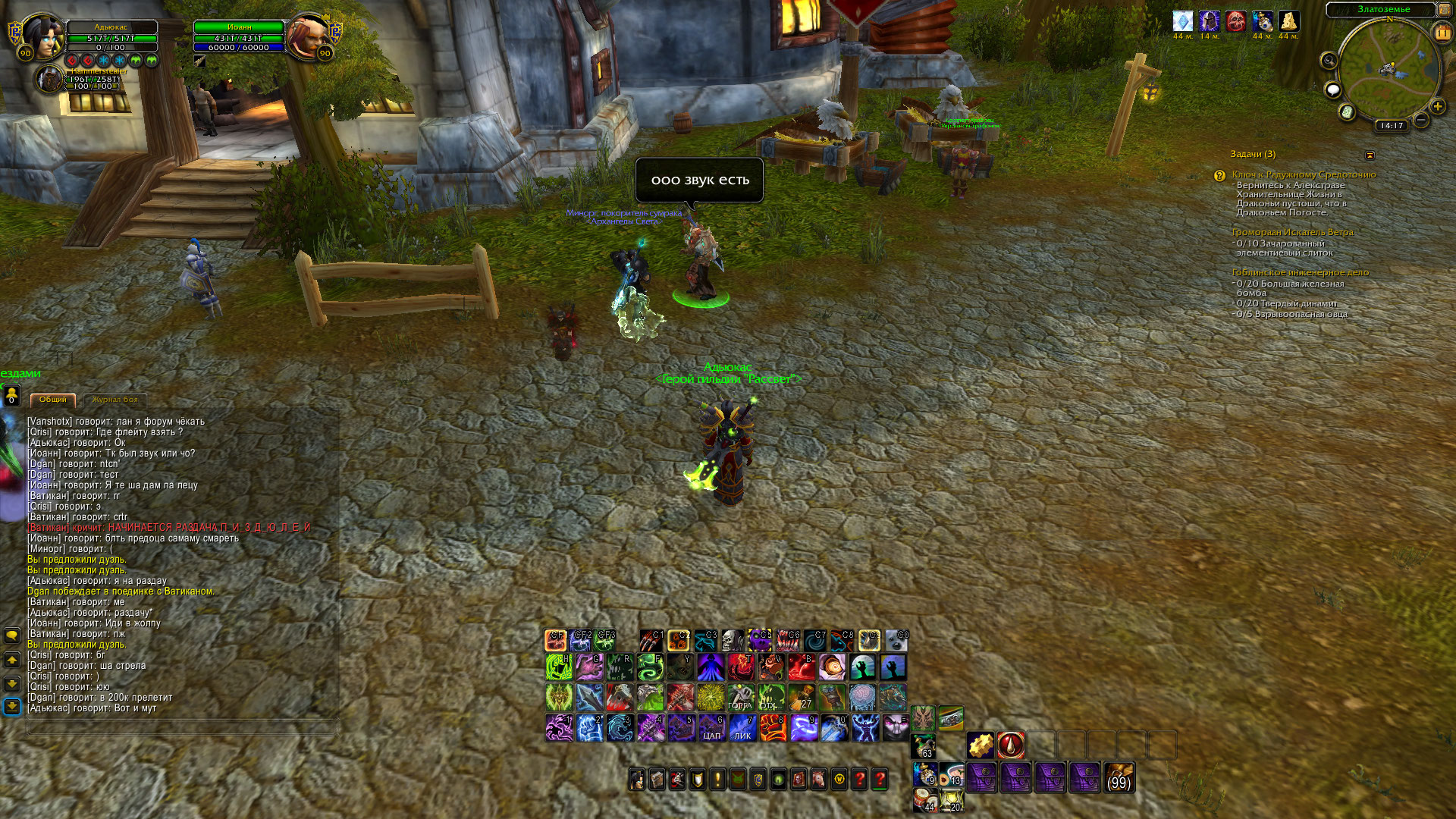1456x819 pixels.
Task: Open the character info micro button
Action: click(x=637, y=780)
